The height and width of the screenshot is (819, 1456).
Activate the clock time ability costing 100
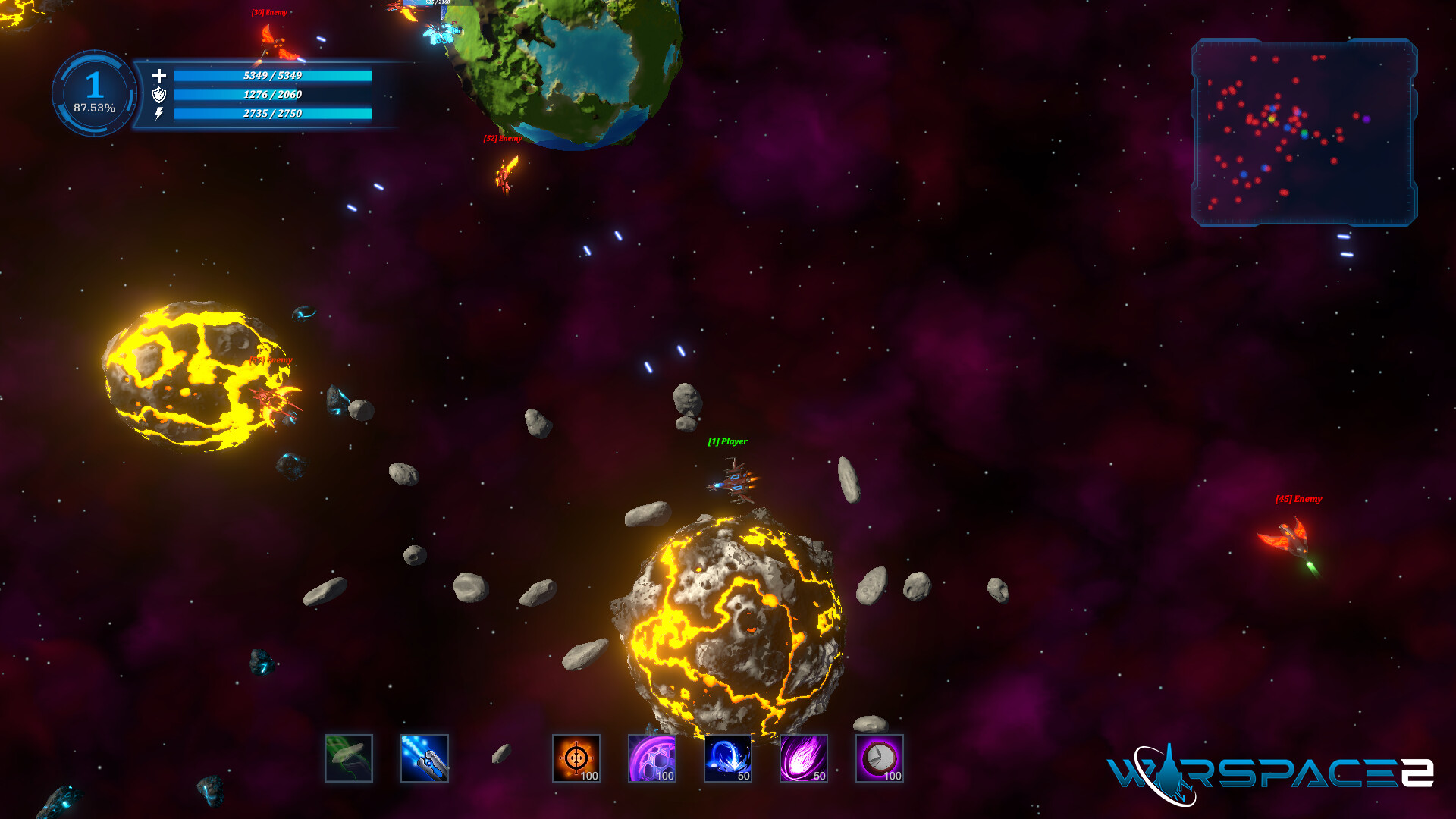tap(881, 759)
